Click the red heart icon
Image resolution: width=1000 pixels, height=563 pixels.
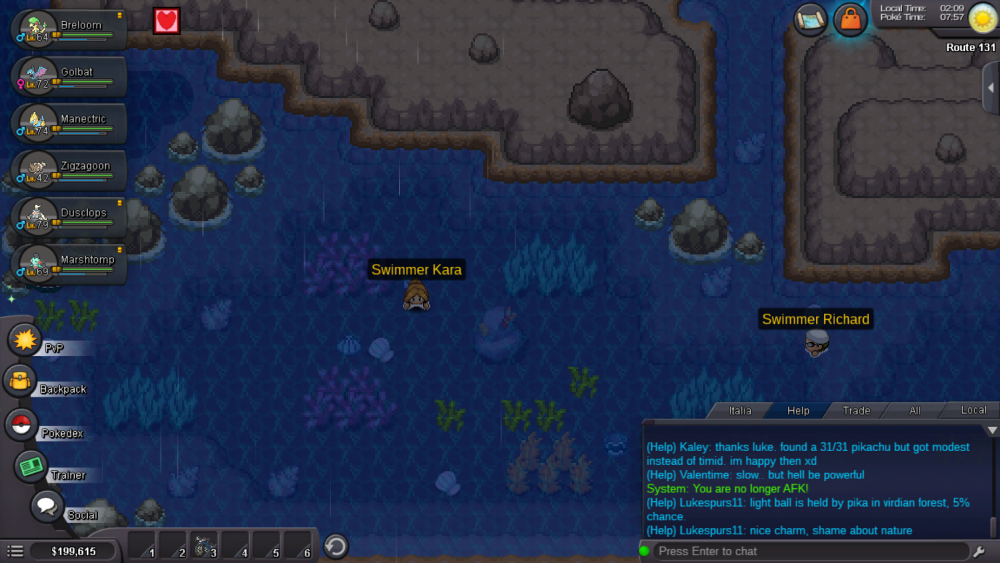tap(166, 20)
